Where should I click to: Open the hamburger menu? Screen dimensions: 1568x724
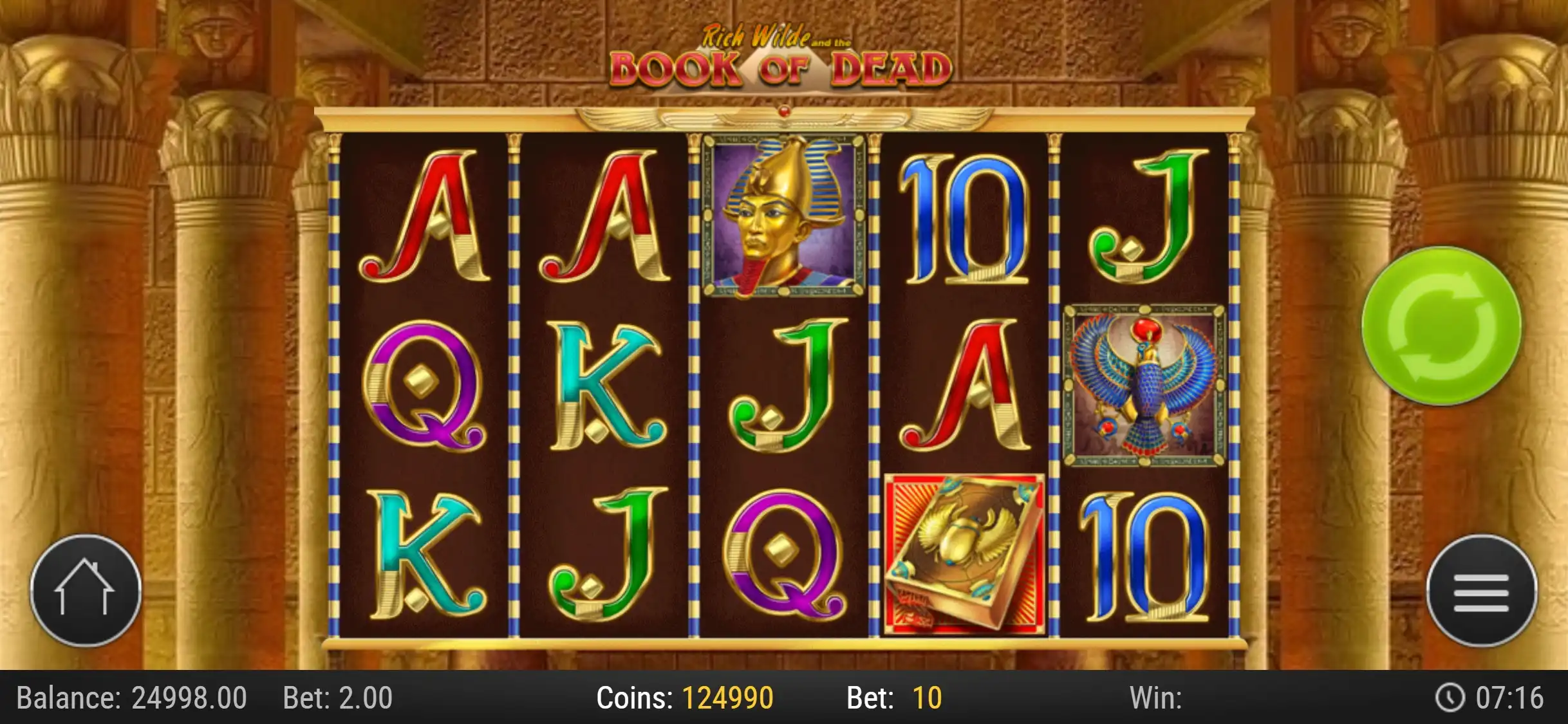1481,591
